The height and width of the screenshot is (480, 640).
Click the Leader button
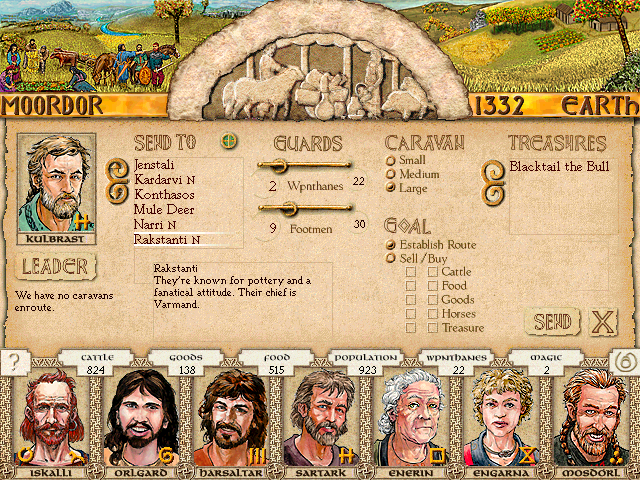point(56,266)
